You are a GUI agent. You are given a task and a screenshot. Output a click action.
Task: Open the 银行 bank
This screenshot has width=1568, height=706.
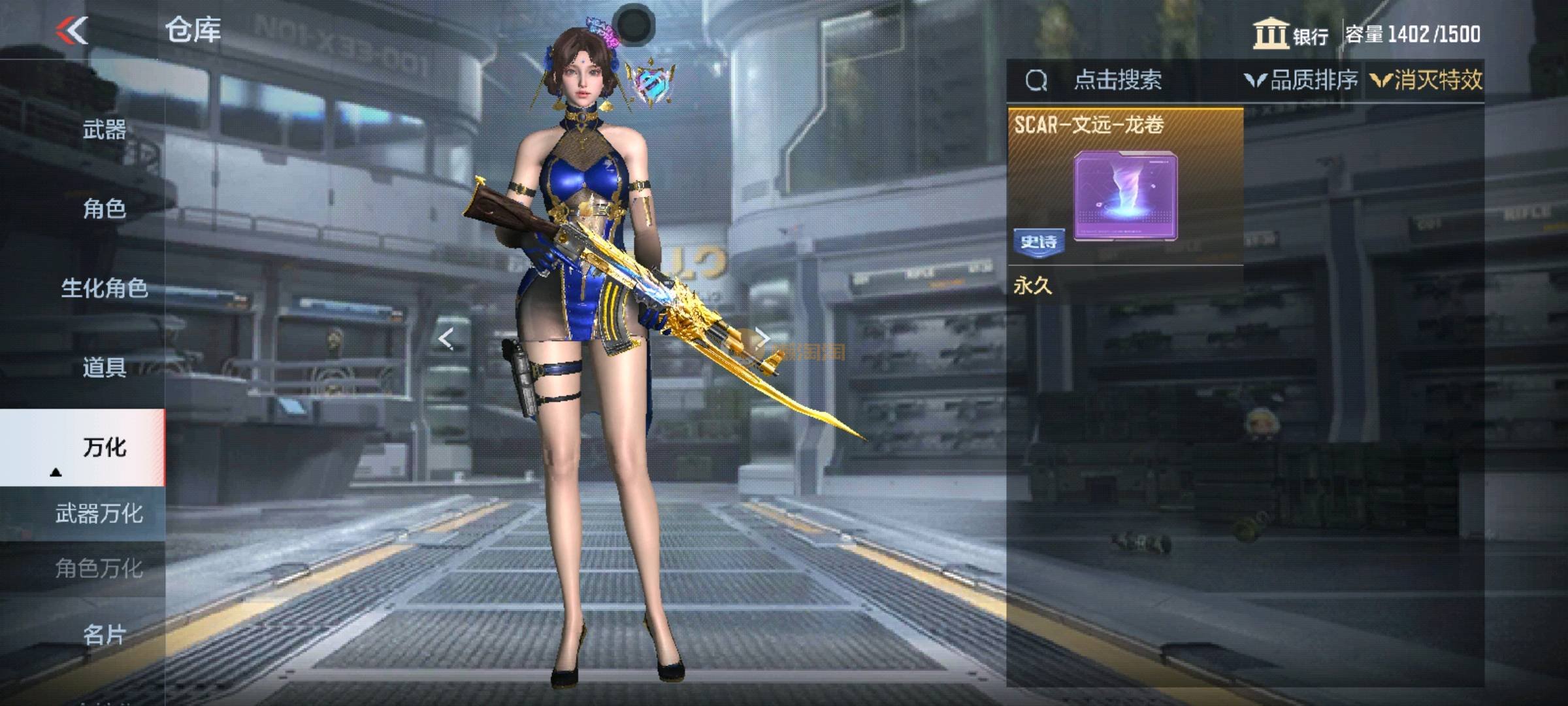(x=1290, y=35)
